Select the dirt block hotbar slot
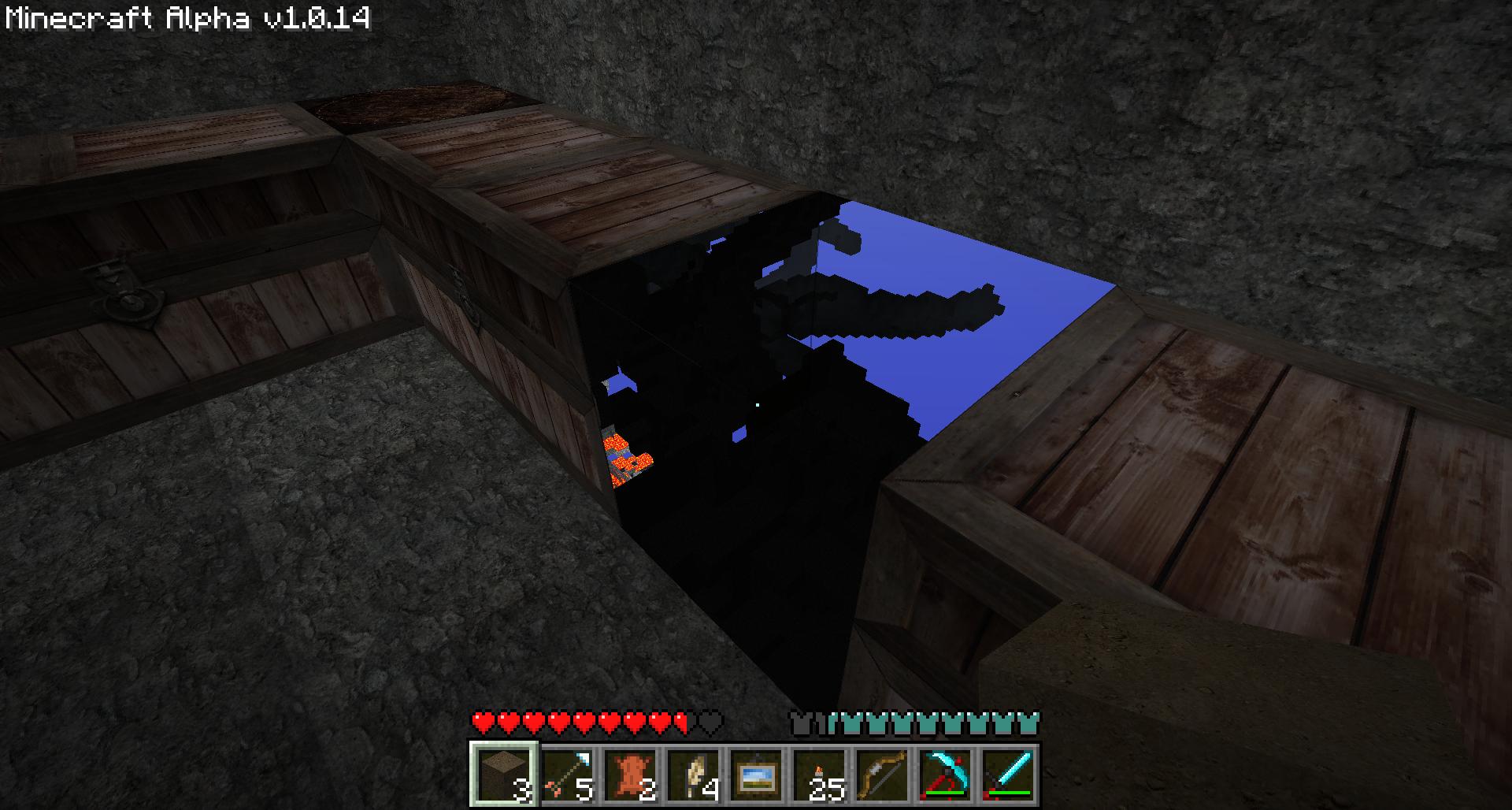This screenshot has height=810, width=1512. click(x=504, y=774)
